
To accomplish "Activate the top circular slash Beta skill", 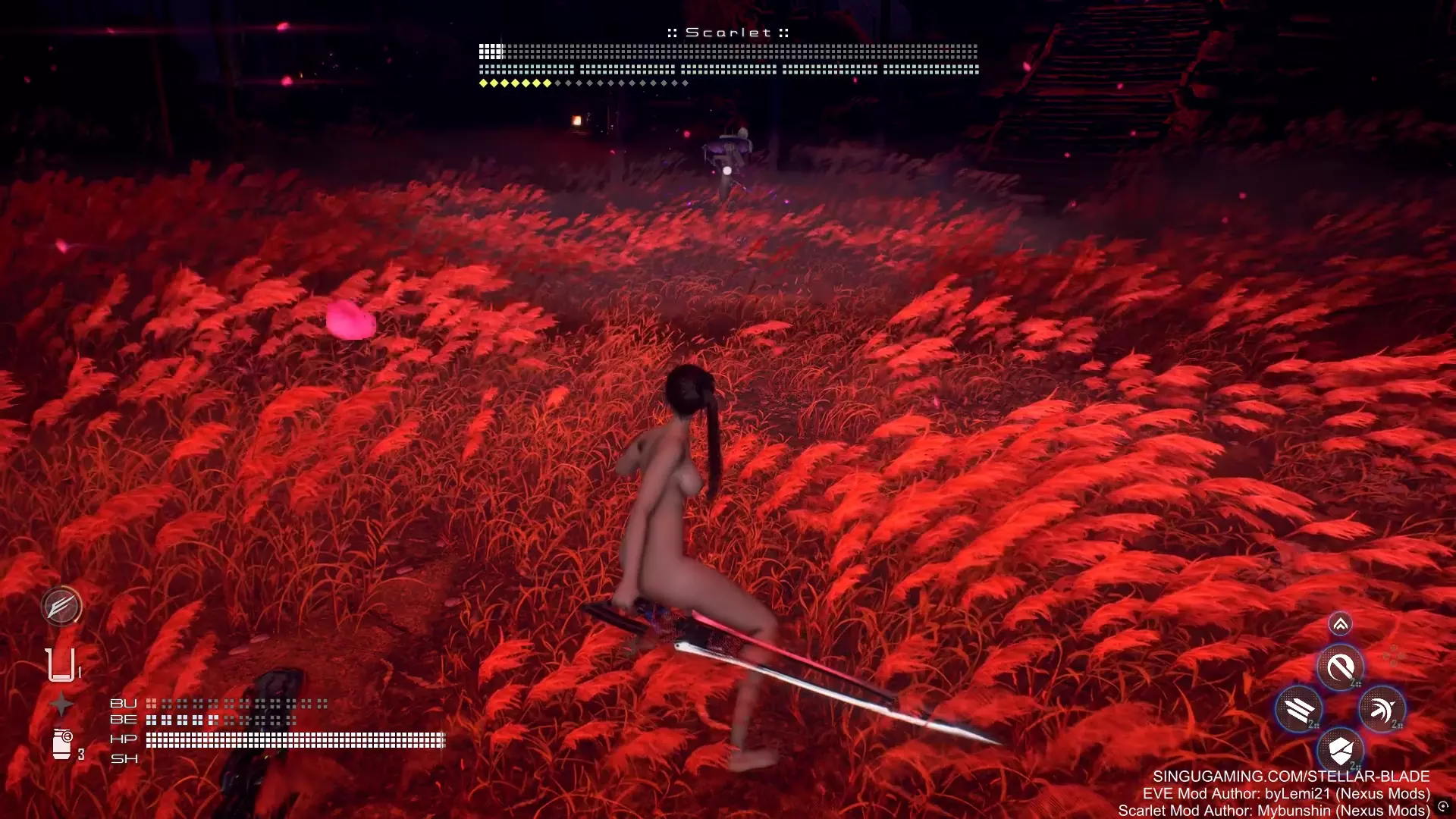I will 1340,668.
